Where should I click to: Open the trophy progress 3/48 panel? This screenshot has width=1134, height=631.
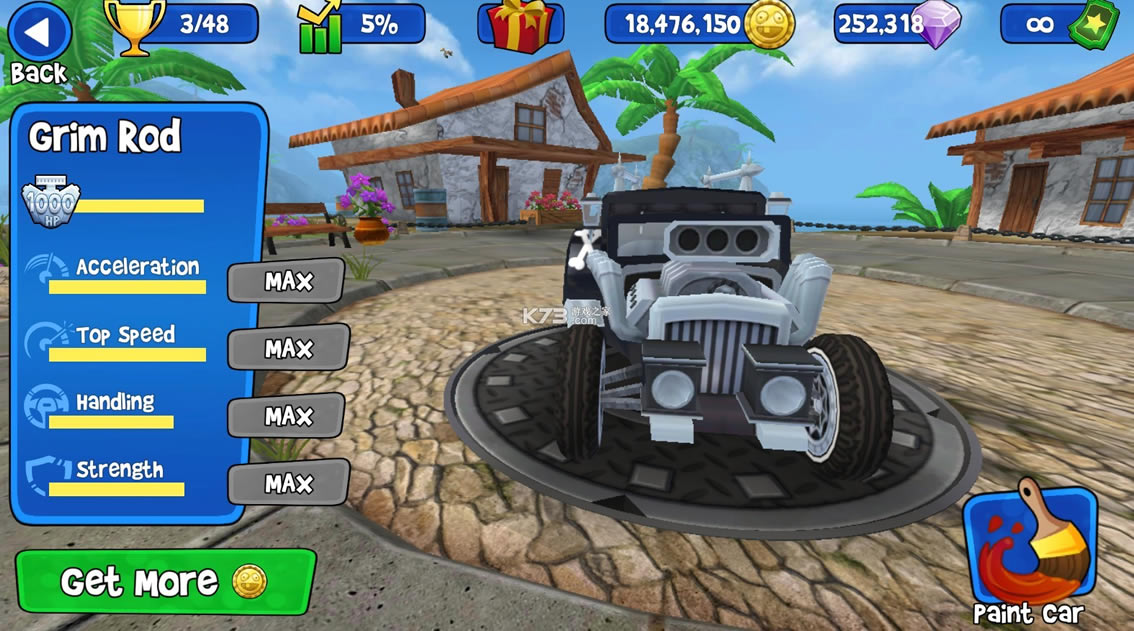(183, 25)
